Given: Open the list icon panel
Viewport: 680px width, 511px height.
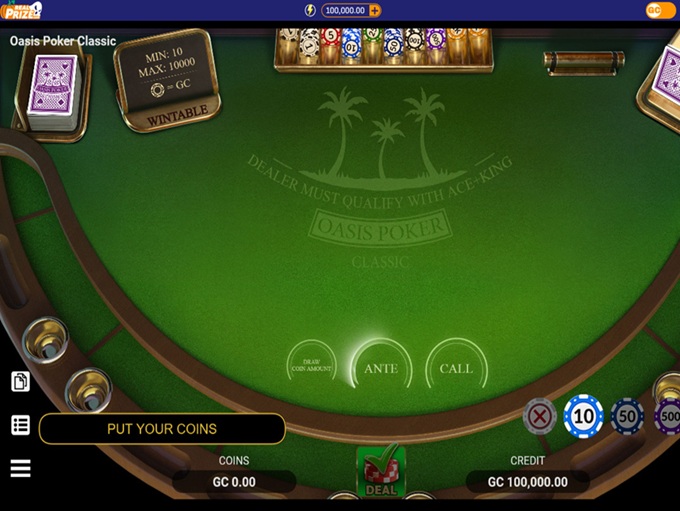Looking at the screenshot, I should [x=20, y=425].
